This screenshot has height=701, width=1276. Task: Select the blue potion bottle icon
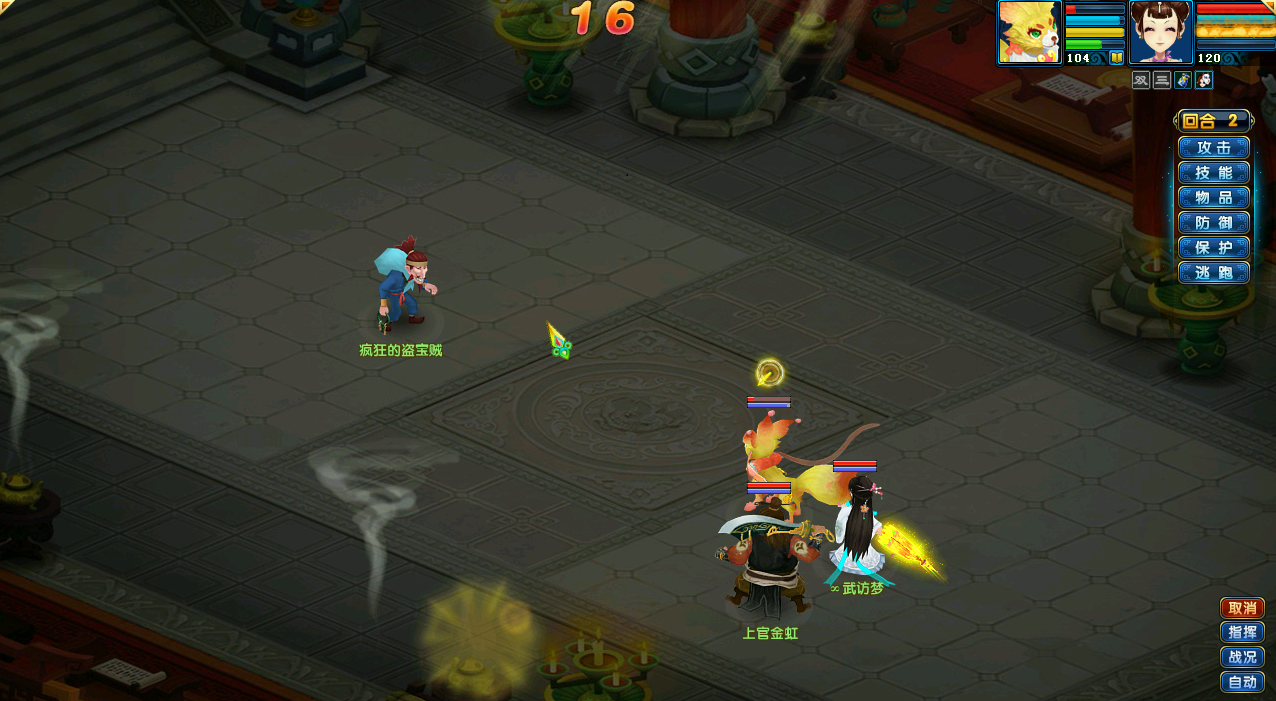(x=1183, y=80)
